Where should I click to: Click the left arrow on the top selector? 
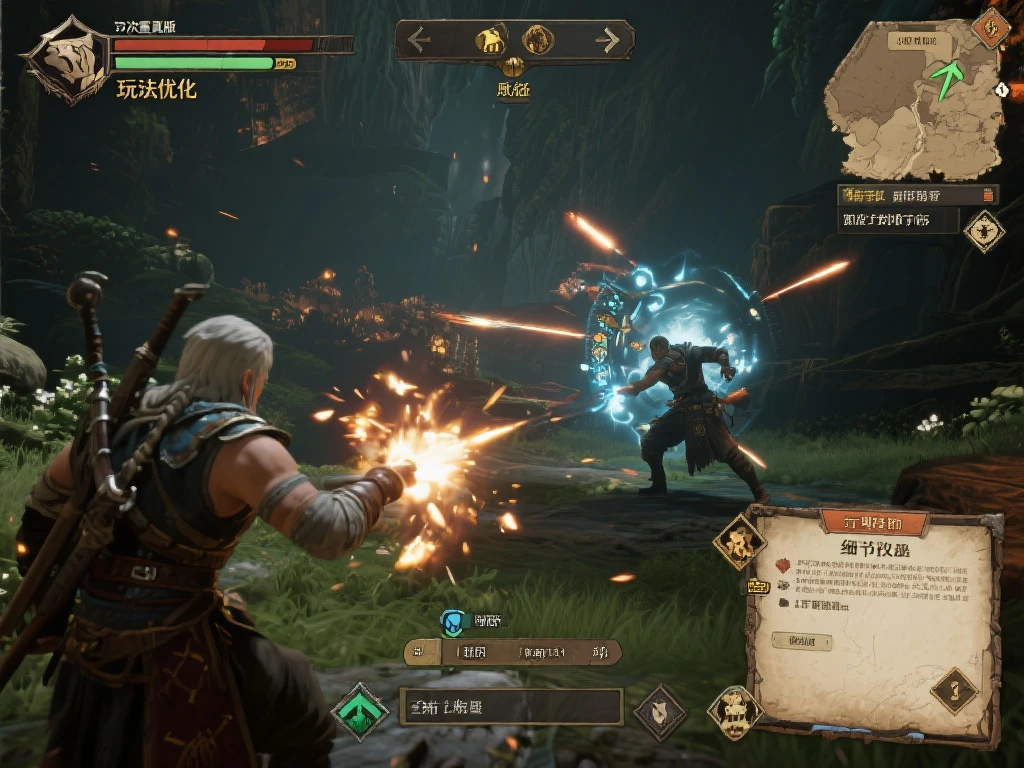coord(419,40)
